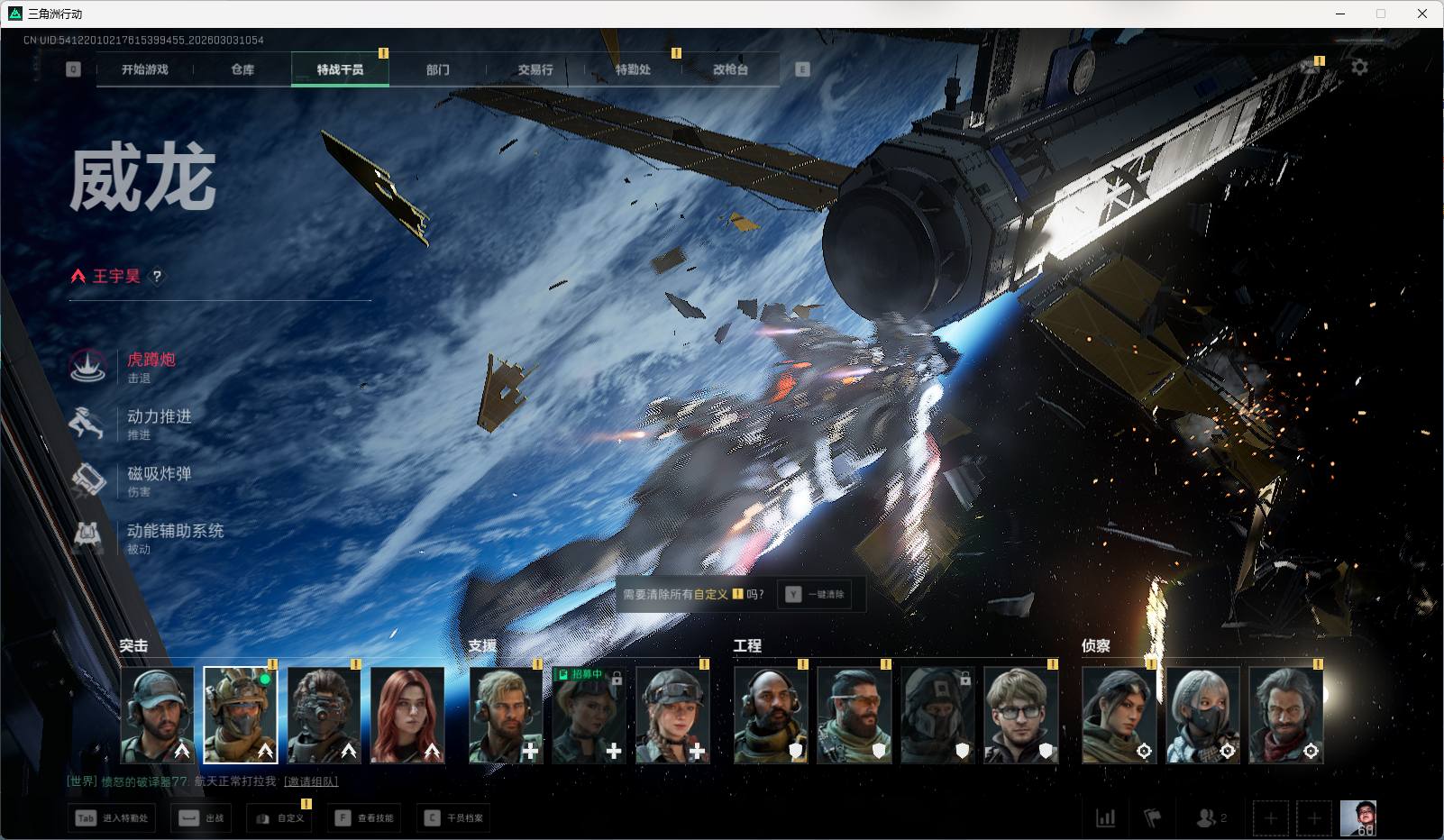Close the game window
Viewport: 1444px width, 840px height.
[x=1422, y=14]
